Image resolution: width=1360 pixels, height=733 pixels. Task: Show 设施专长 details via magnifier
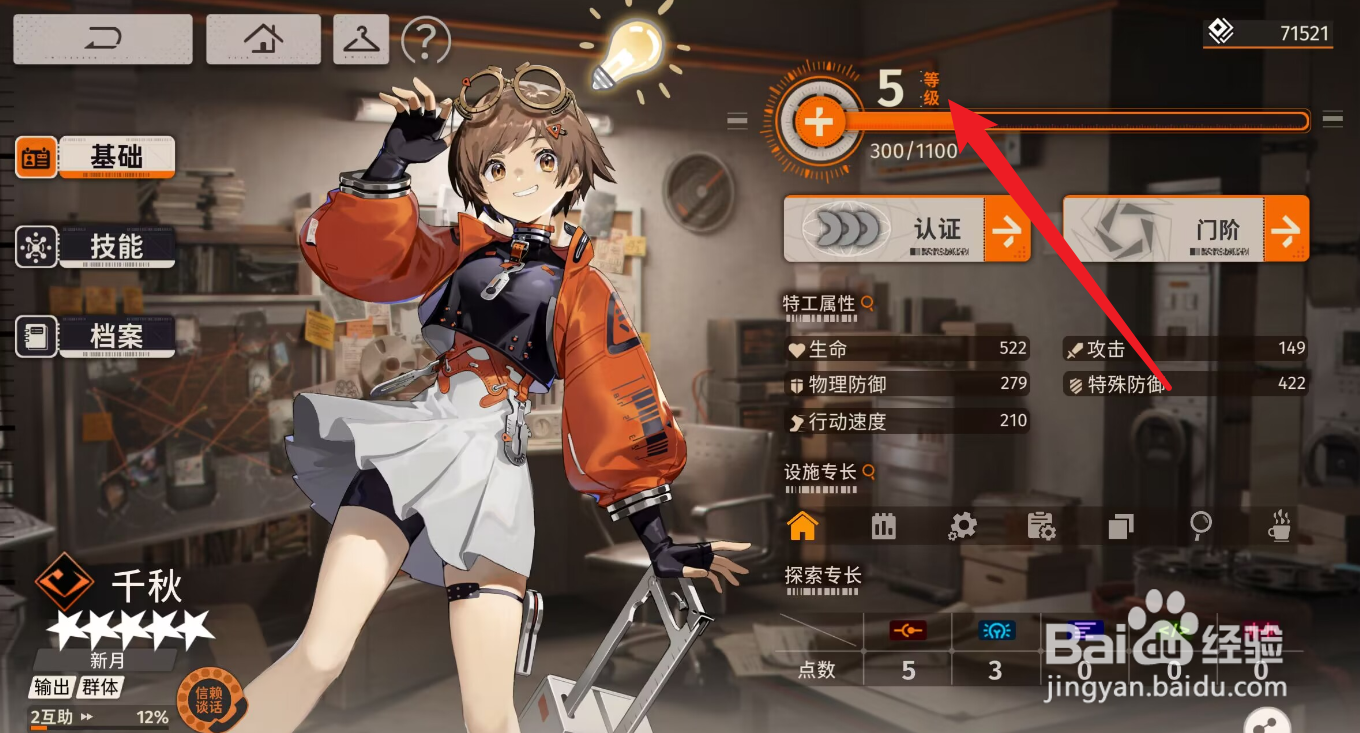click(x=869, y=471)
